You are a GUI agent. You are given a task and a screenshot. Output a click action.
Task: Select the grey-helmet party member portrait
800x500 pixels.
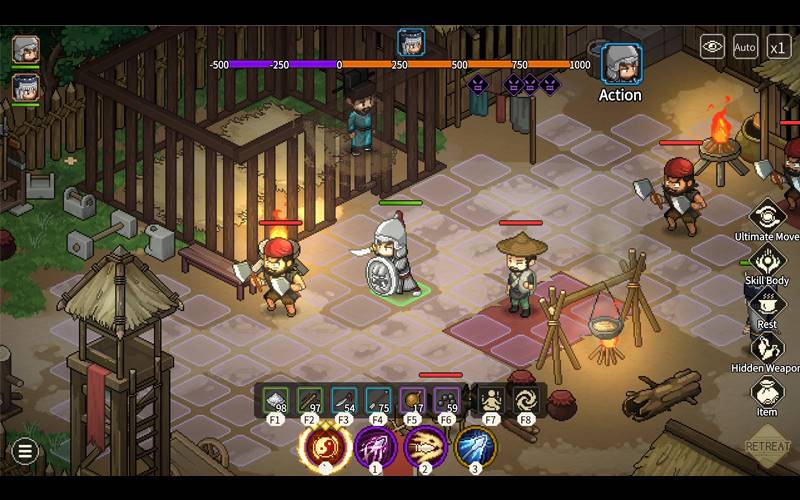tap(26, 48)
